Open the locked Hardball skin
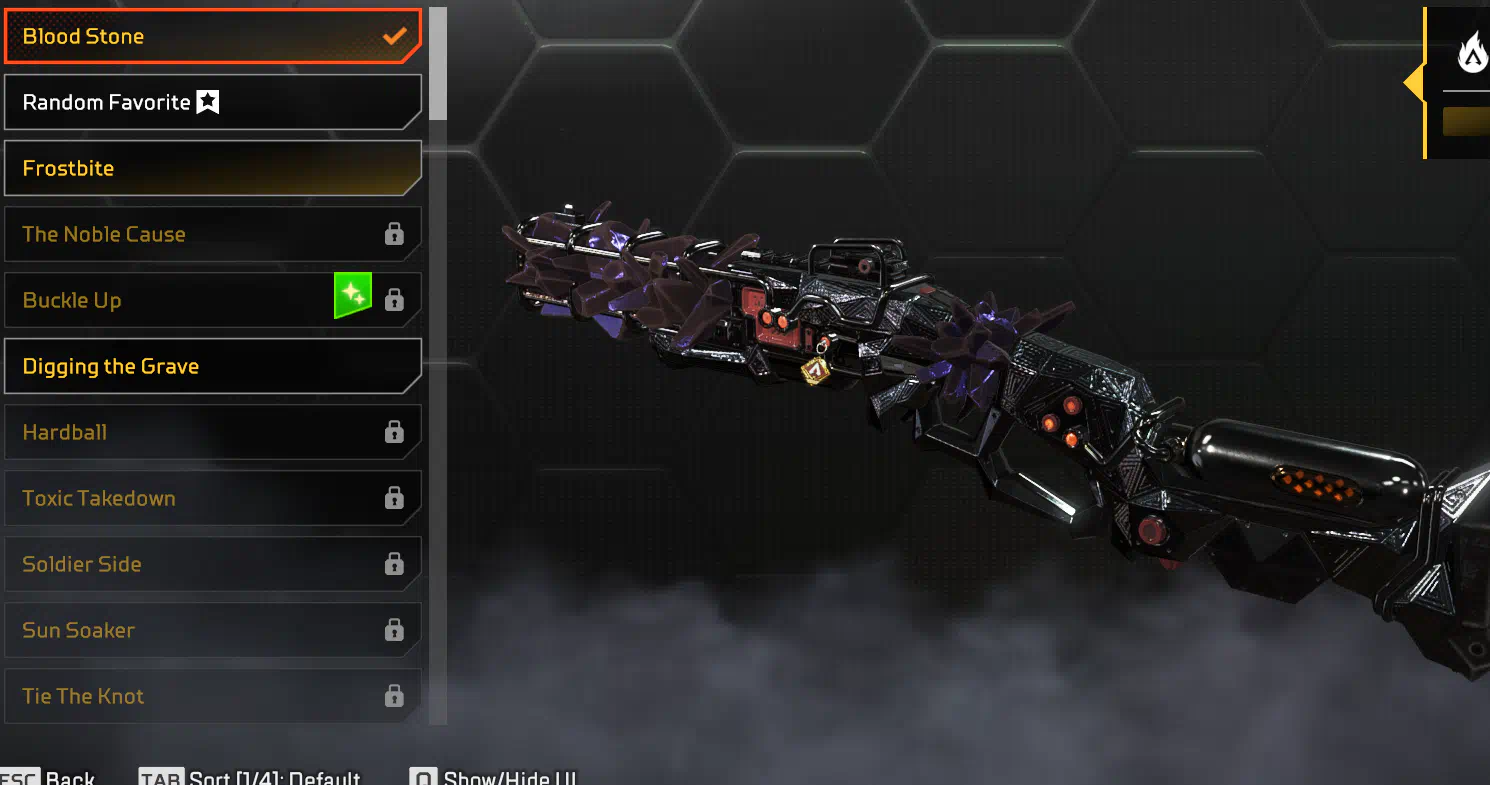 (212, 432)
